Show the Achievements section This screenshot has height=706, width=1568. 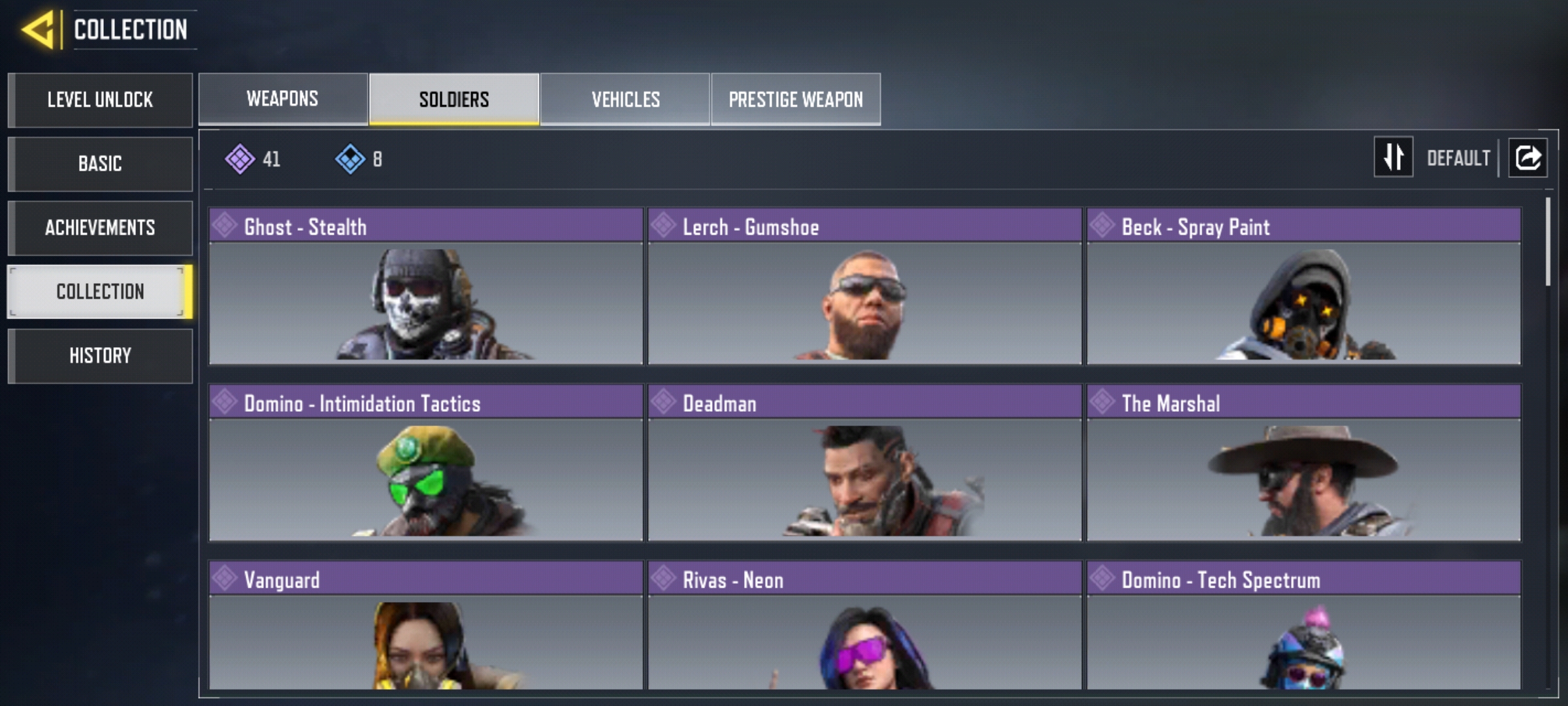[100, 227]
